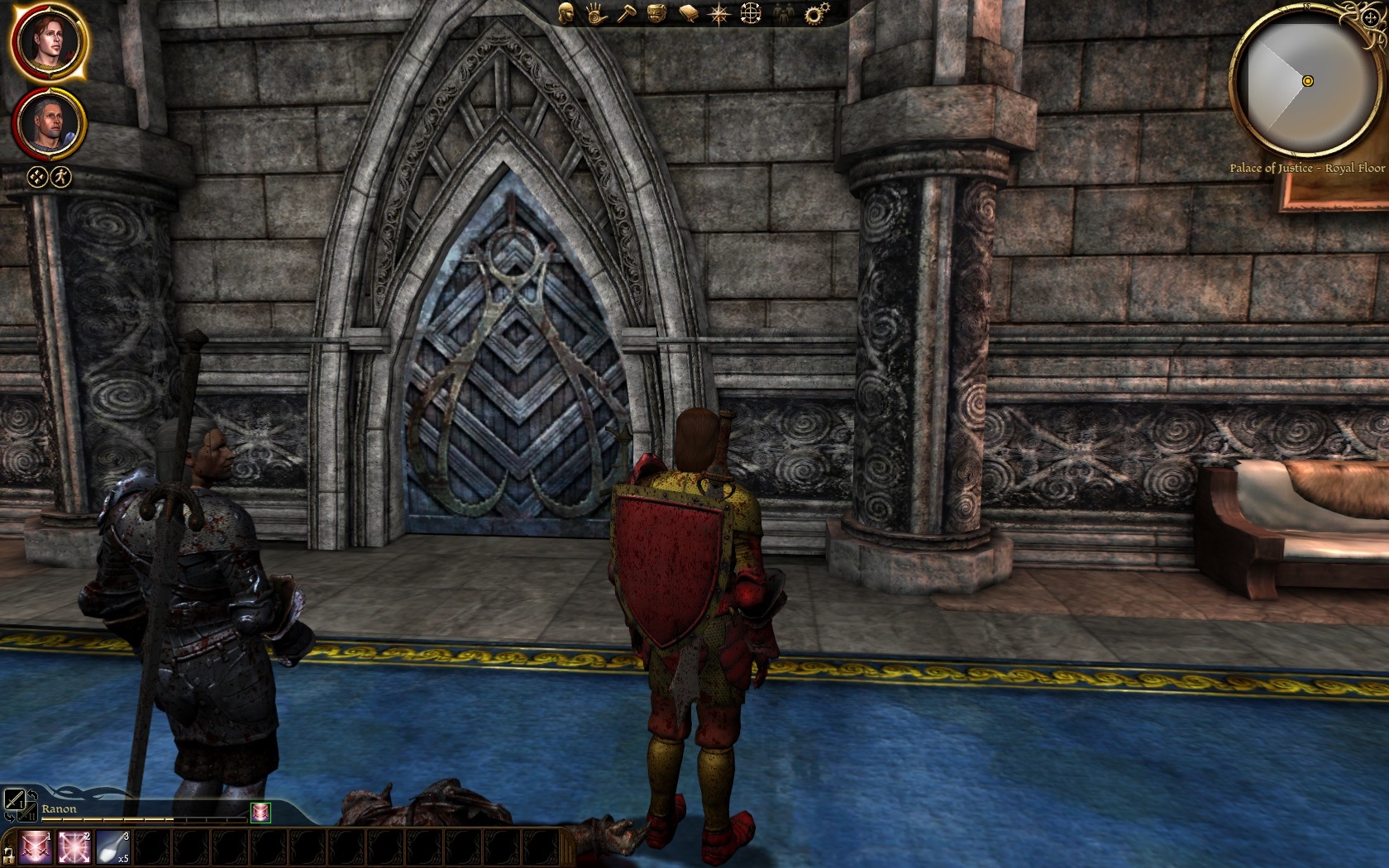
Task: Open the world map compass icon
Action: click(719, 13)
